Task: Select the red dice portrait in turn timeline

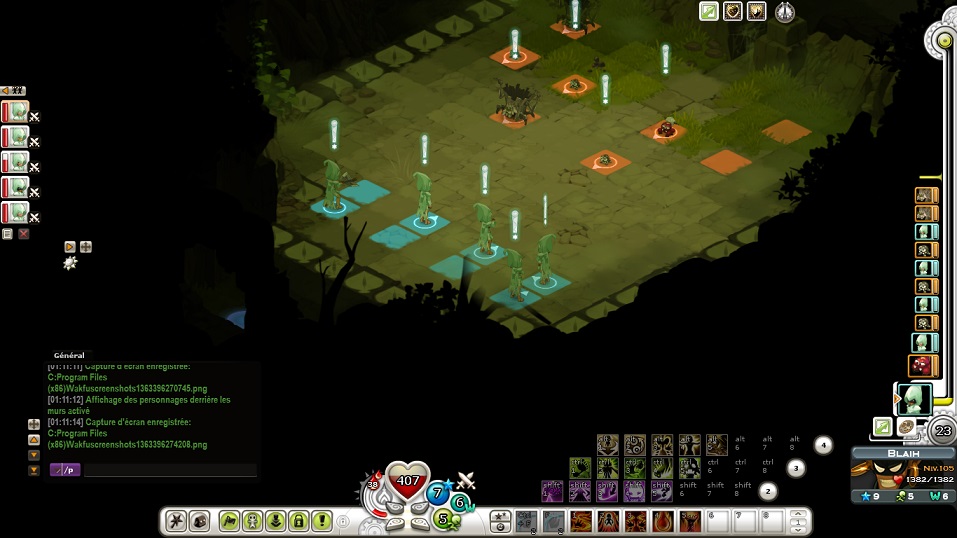Action: tap(923, 366)
